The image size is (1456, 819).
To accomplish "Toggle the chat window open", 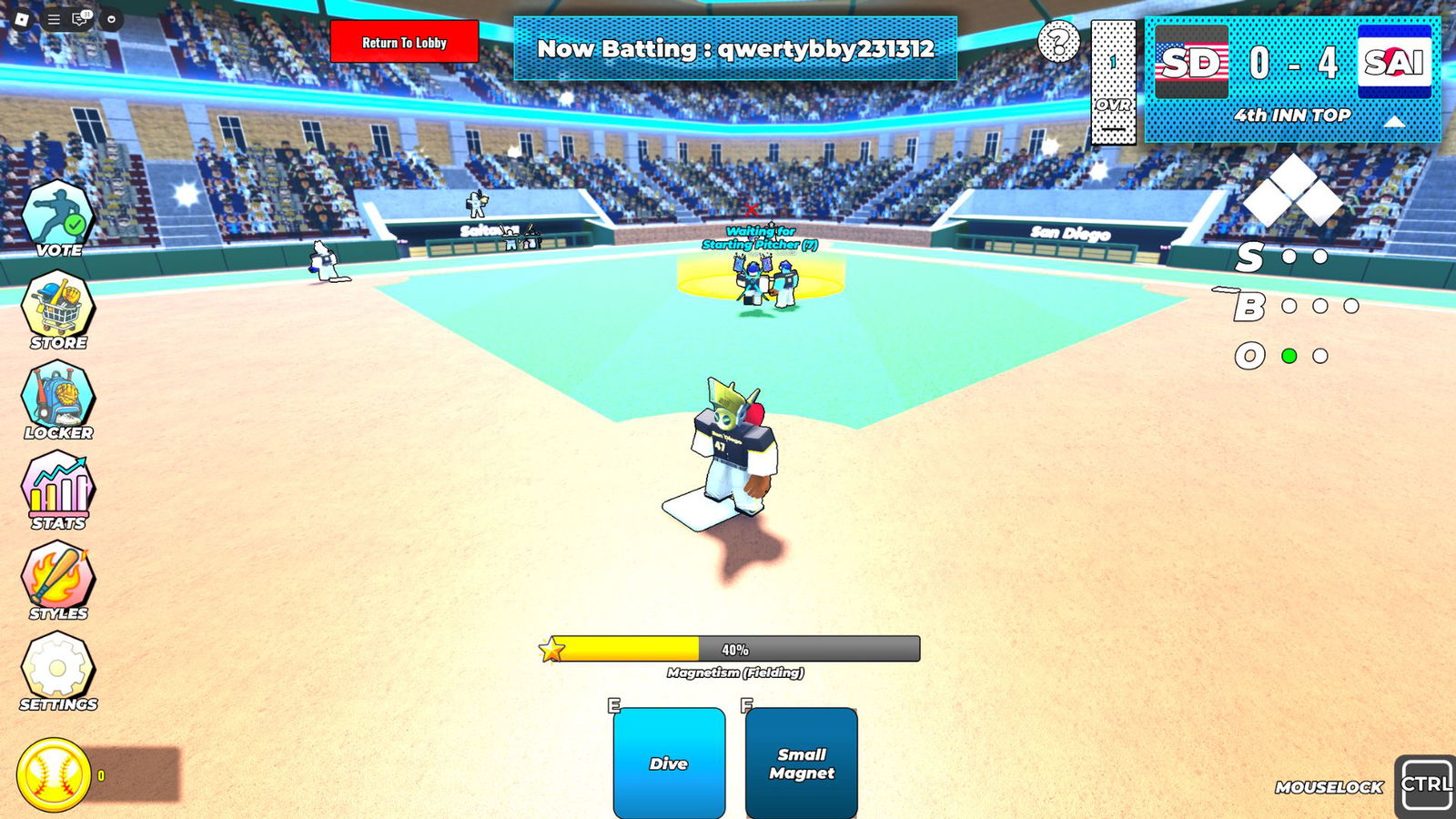I will (x=79, y=19).
